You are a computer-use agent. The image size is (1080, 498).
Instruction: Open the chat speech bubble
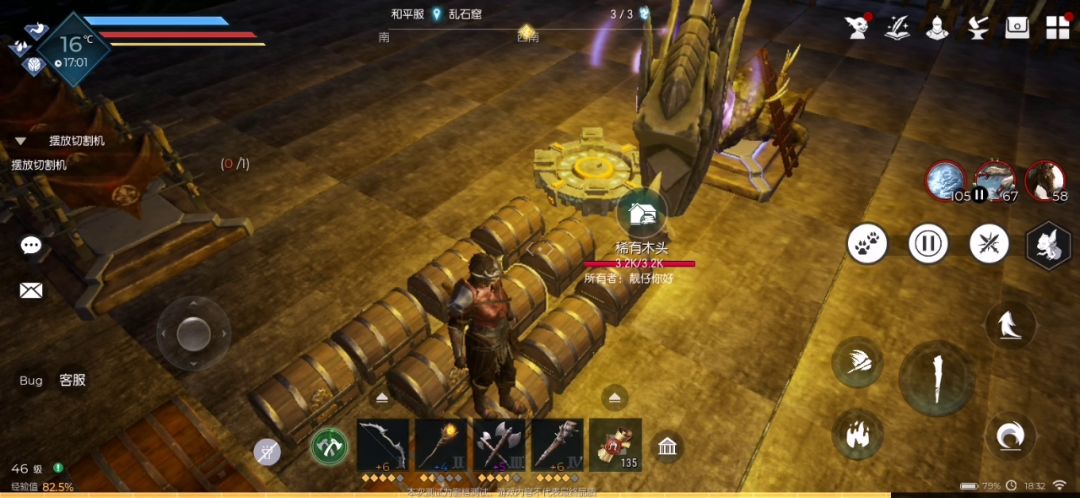[31, 246]
